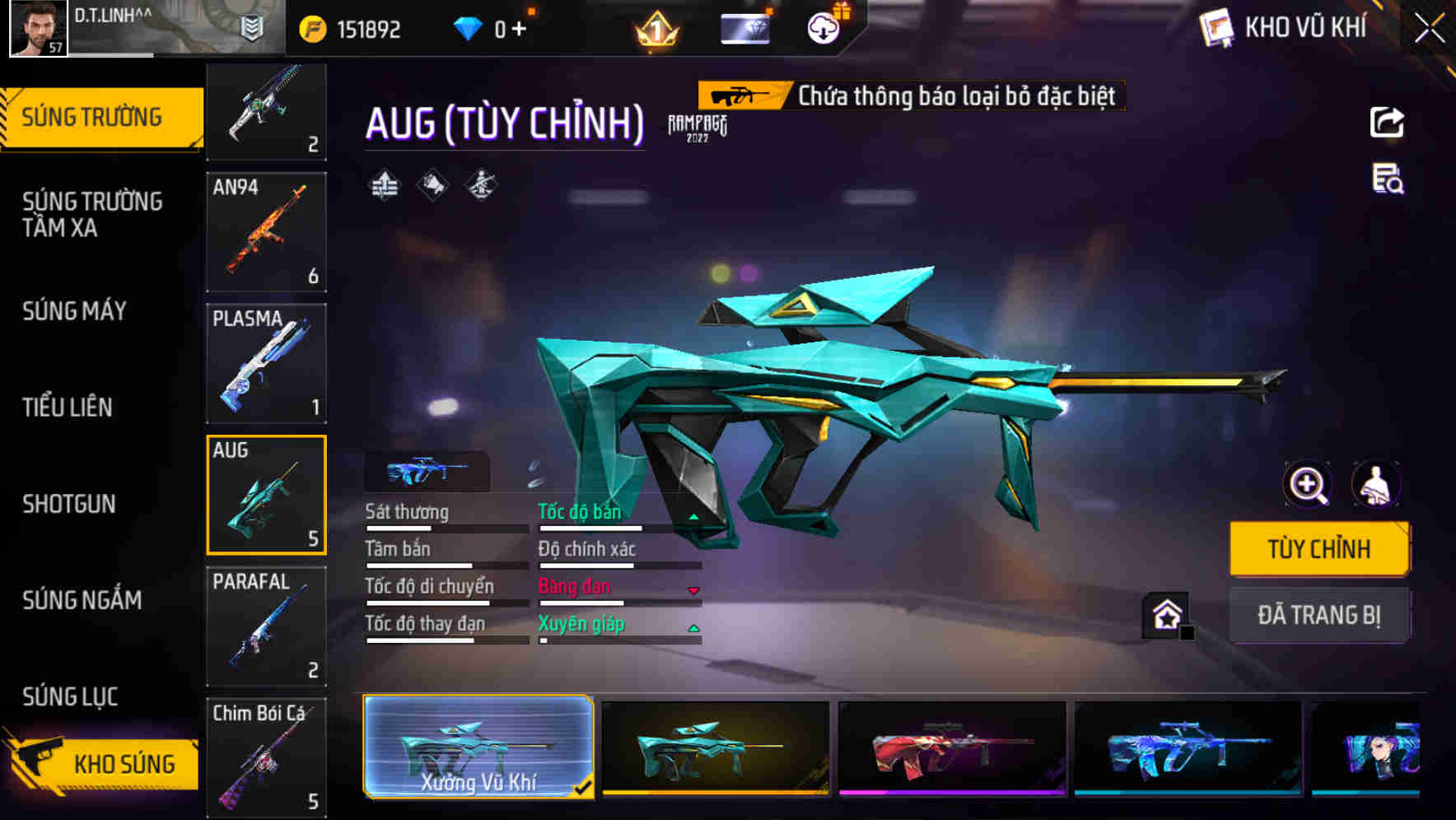Choose the Xưởng Vũ Khí skin thumbnail

pyautogui.click(x=478, y=747)
